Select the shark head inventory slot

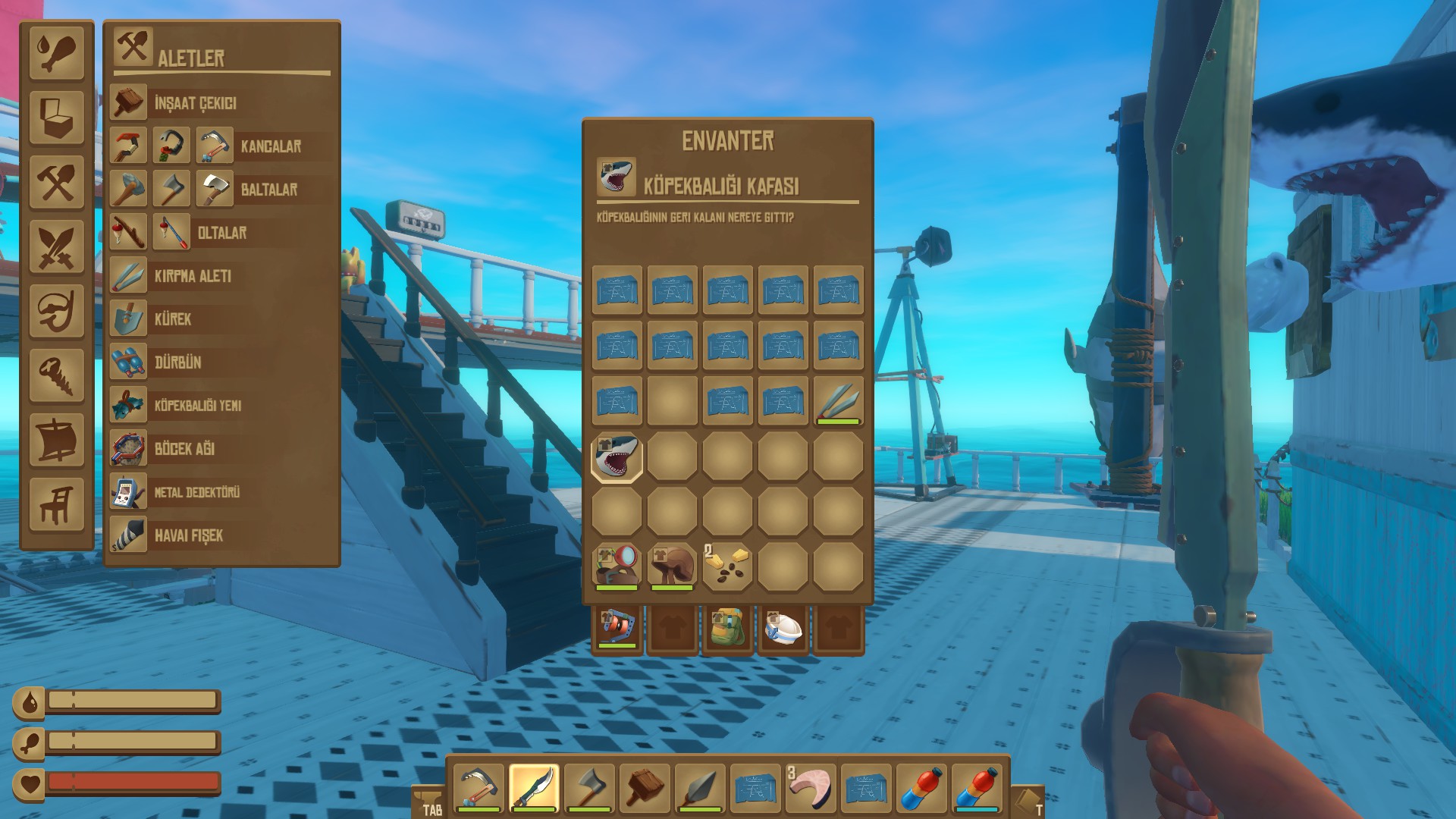tap(617, 457)
